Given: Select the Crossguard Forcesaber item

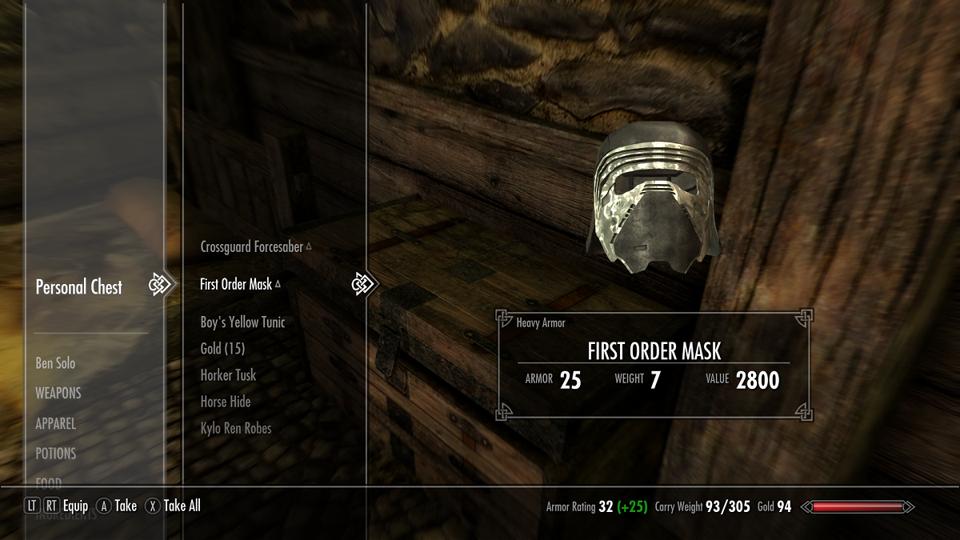Looking at the screenshot, I should 252,246.
